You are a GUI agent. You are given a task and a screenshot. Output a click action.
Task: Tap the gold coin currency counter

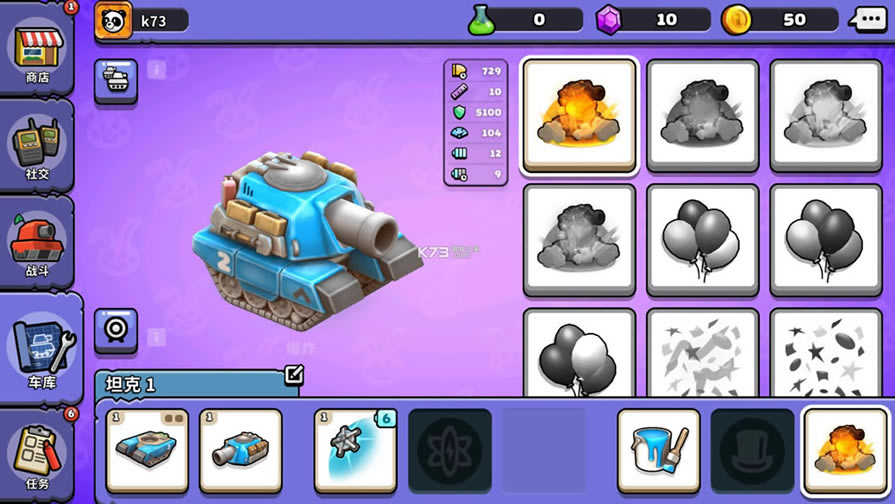pos(779,19)
